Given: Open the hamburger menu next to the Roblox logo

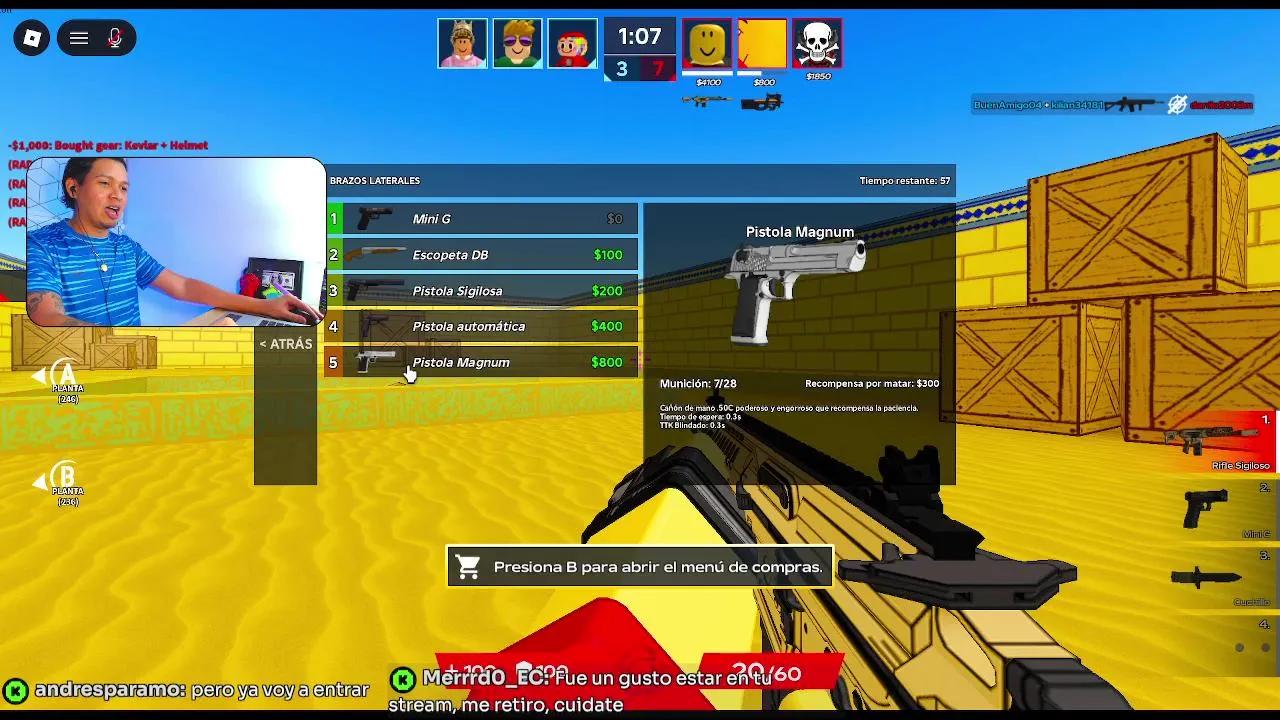Looking at the screenshot, I should coord(77,38).
